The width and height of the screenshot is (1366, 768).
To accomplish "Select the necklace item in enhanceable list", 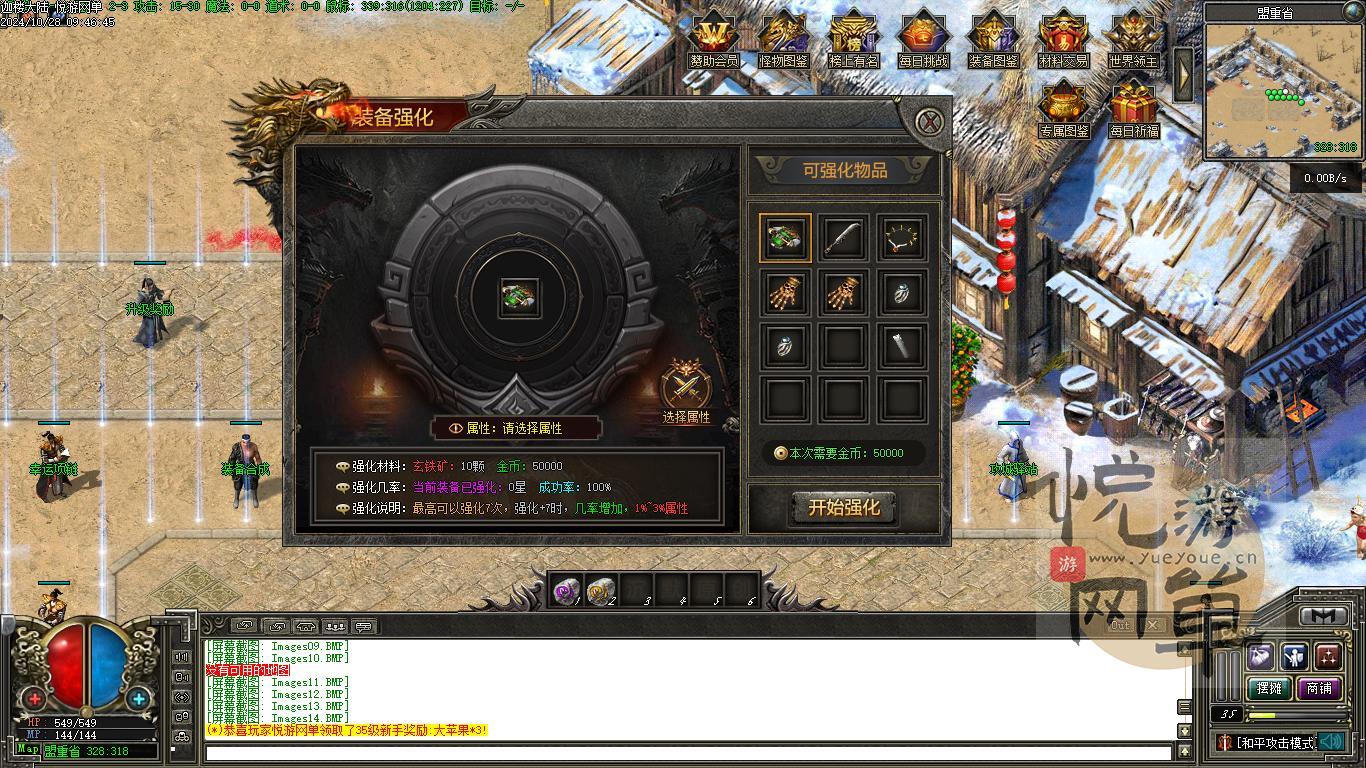I will click(x=901, y=238).
